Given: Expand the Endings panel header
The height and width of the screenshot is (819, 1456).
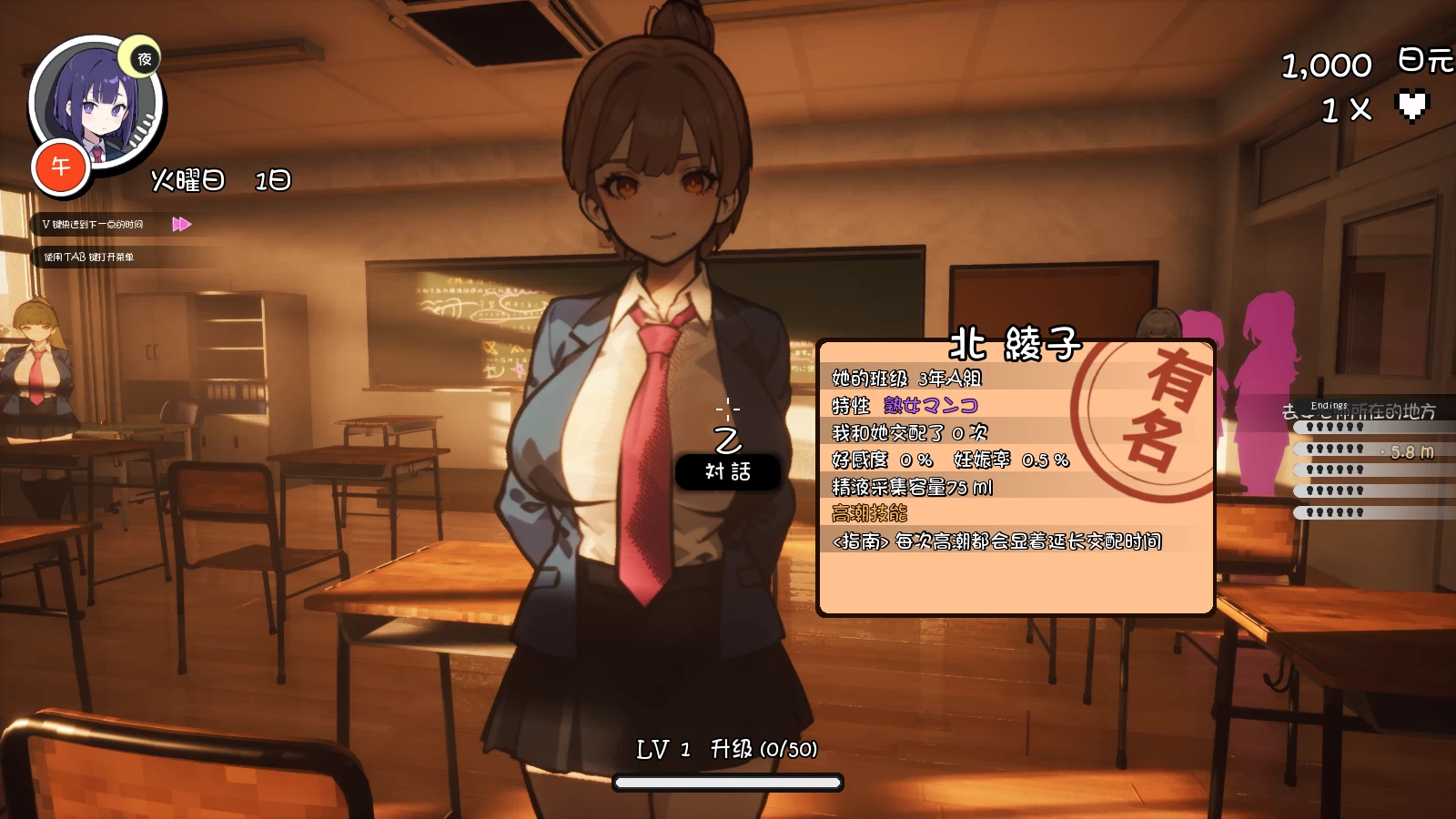Looking at the screenshot, I should tap(1329, 404).
